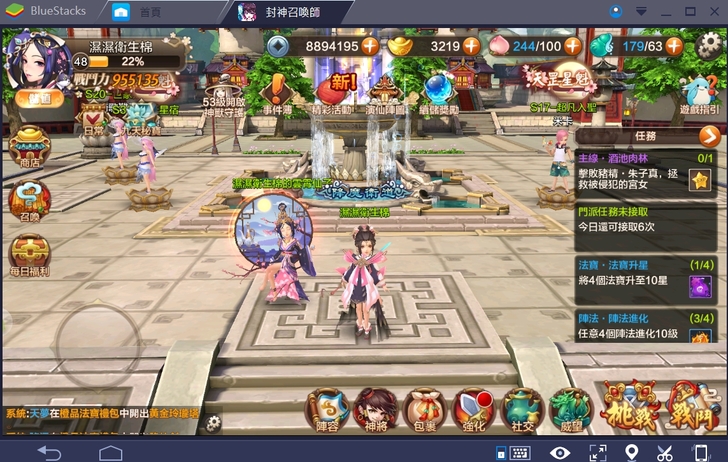Collapse the 任務 quest panel arrow
Image resolution: width=728 pixels, height=462 pixels.
tap(710, 136)
